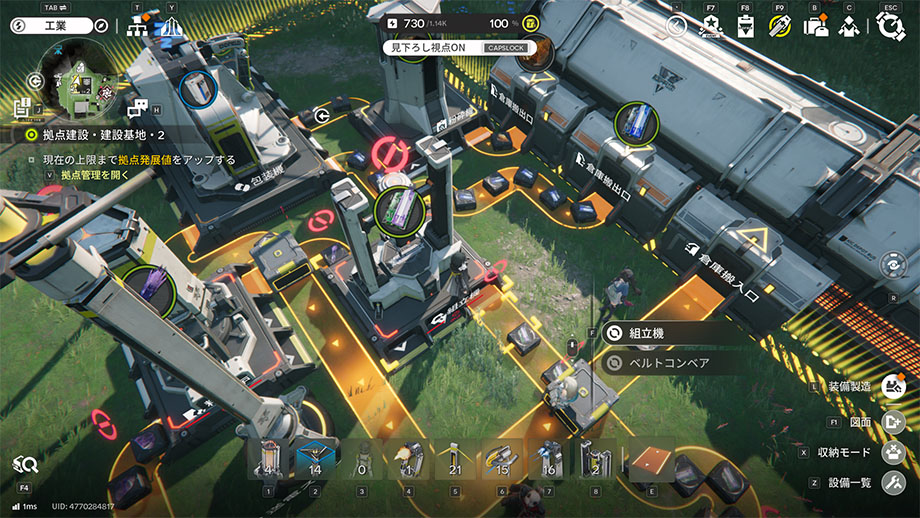Activate 収納モード storage mode
The width and height of the screenshot is (920, 518).
coord(893,452)
